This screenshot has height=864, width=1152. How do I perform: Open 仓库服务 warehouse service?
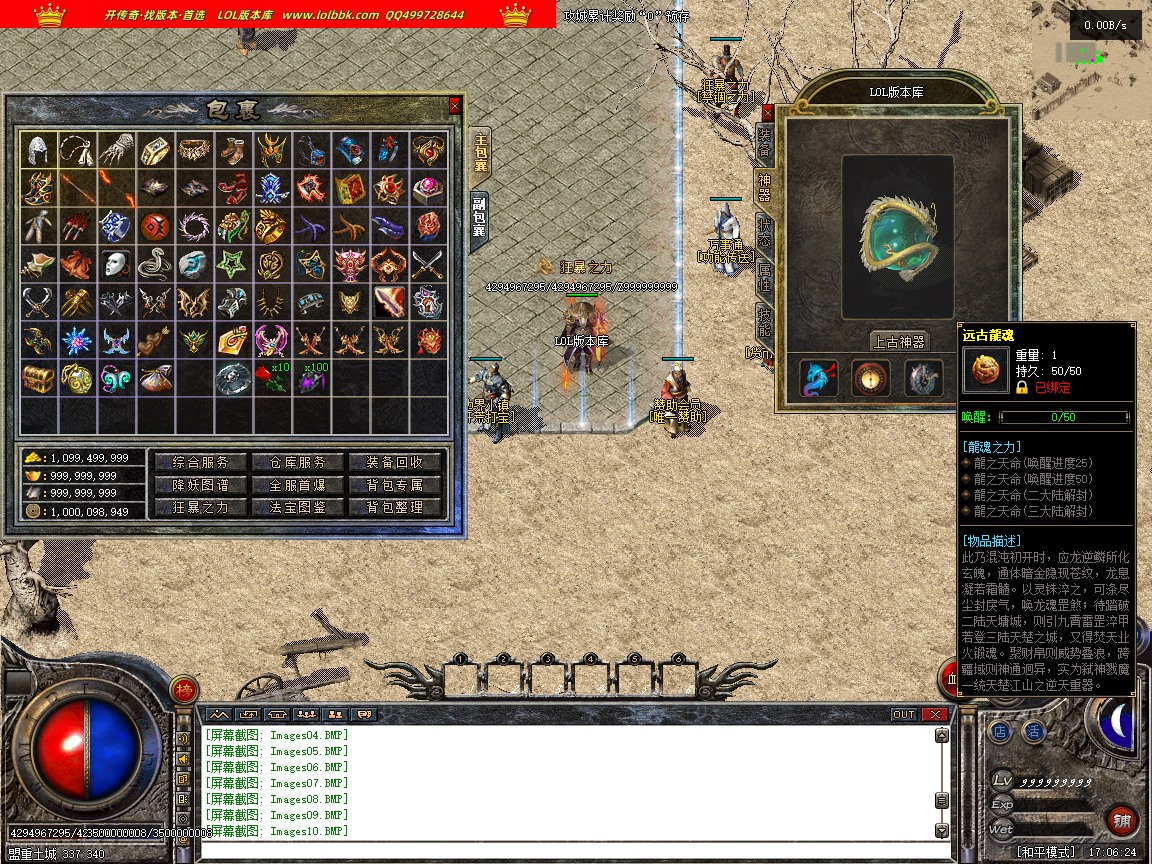point(298,462)
